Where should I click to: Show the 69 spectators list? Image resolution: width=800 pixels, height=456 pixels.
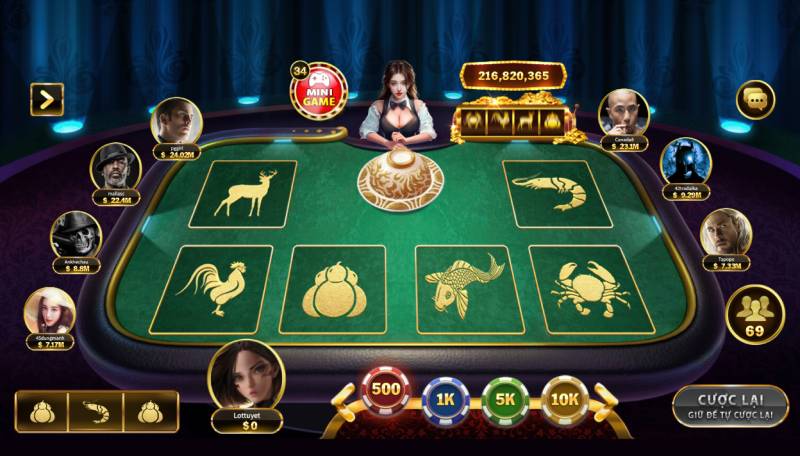755,315
